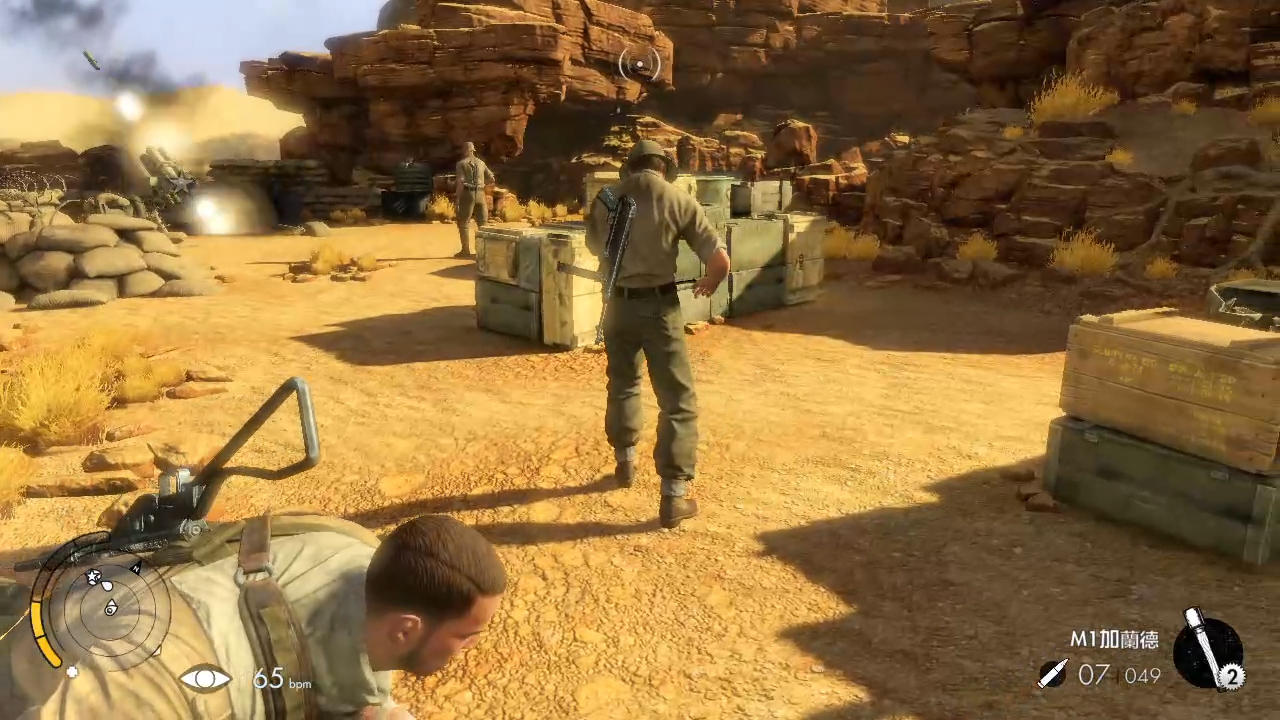Select the star objective marker on radar

(x=94, y=577)
